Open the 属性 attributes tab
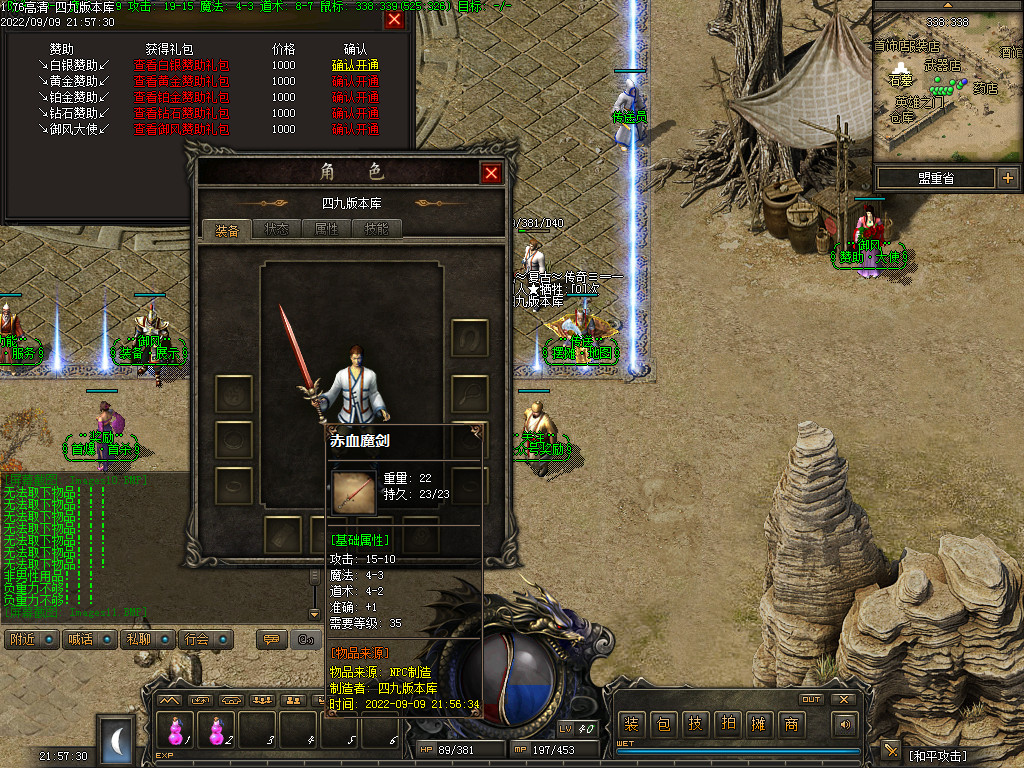Image resolution: width=1024 pixels, height=768 pixels. click(327, 229)
